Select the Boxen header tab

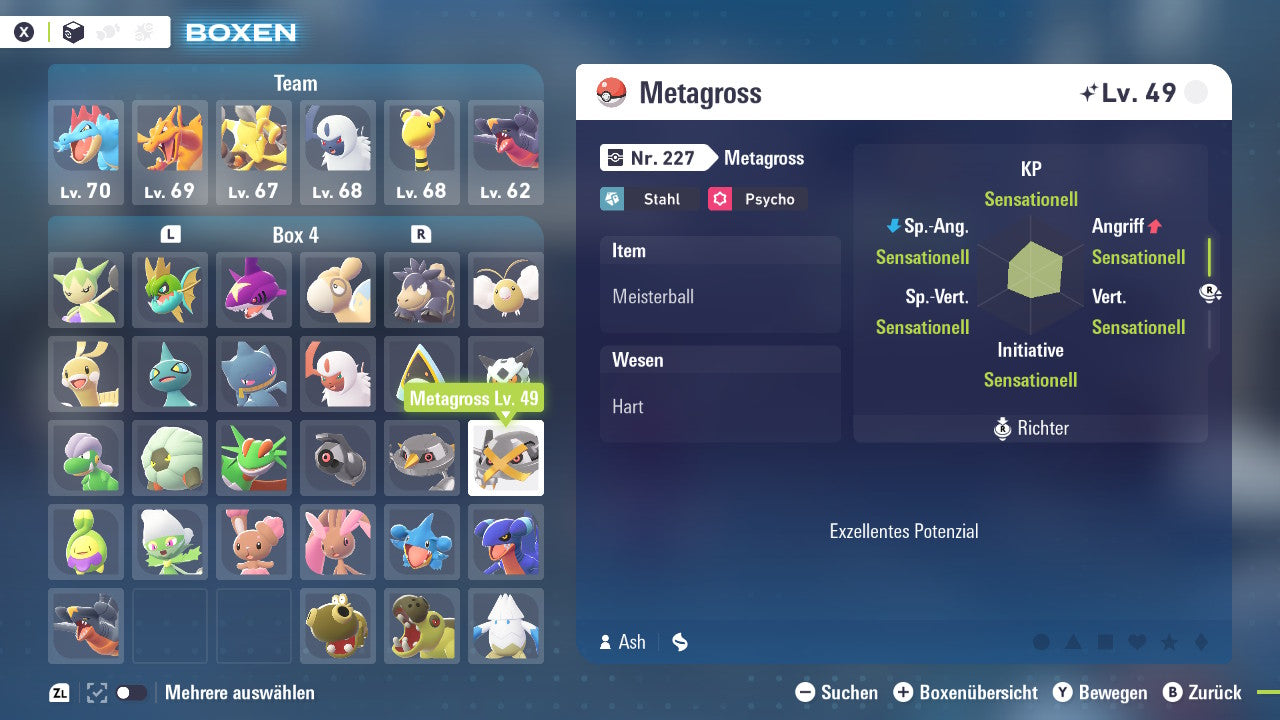point(240,32)
